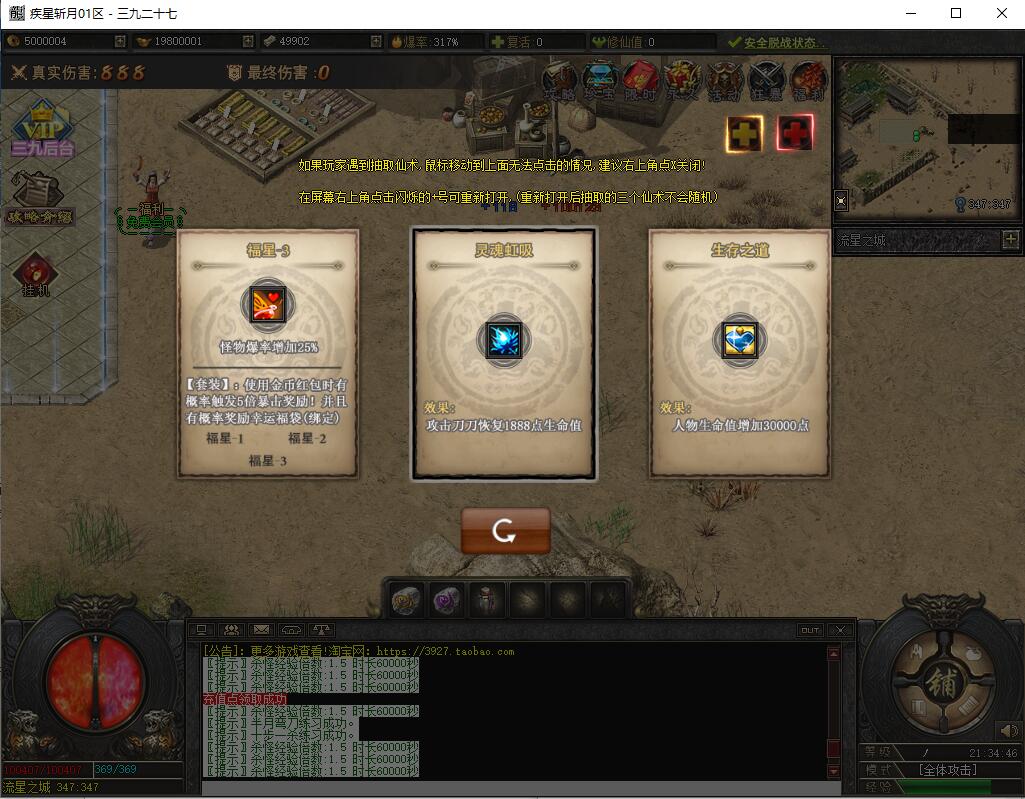Viewport: 1025px width, 799px height.
Task: Open the red plus icon
Action: [795, 133]
